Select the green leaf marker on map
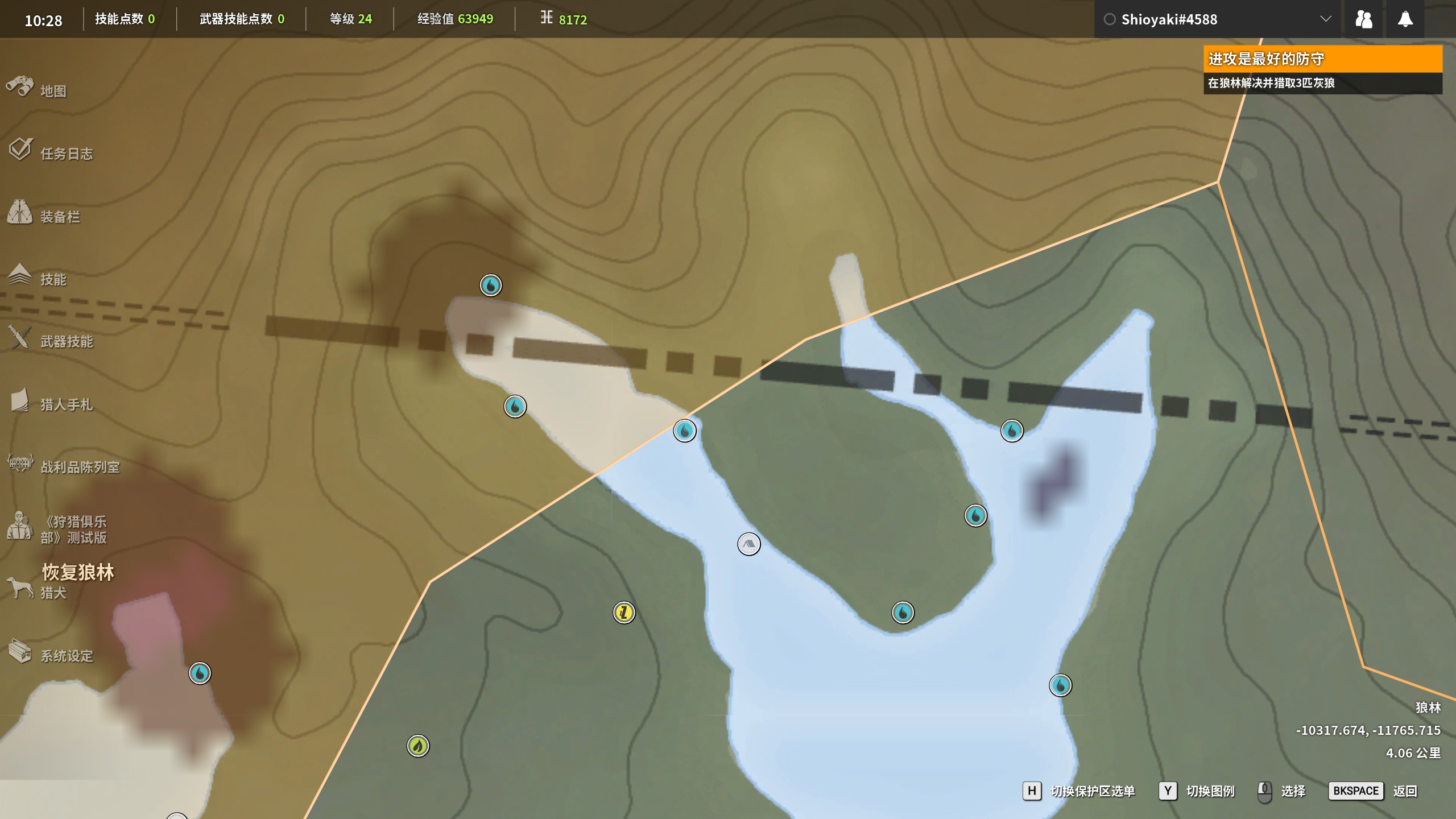Screen dimensions: 1456x819 418,746
